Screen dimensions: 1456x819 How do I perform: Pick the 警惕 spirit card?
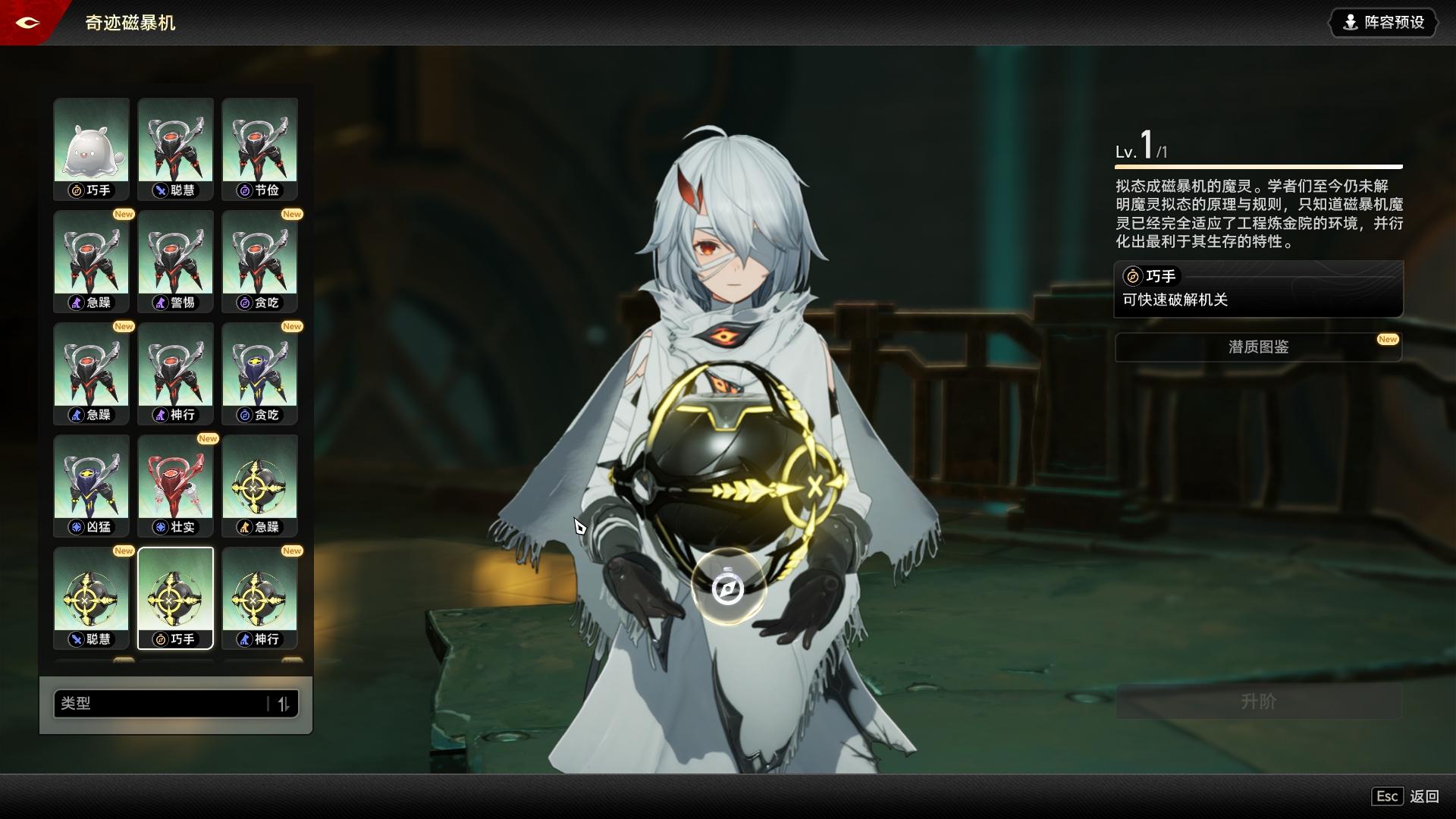tap(175, 261)
